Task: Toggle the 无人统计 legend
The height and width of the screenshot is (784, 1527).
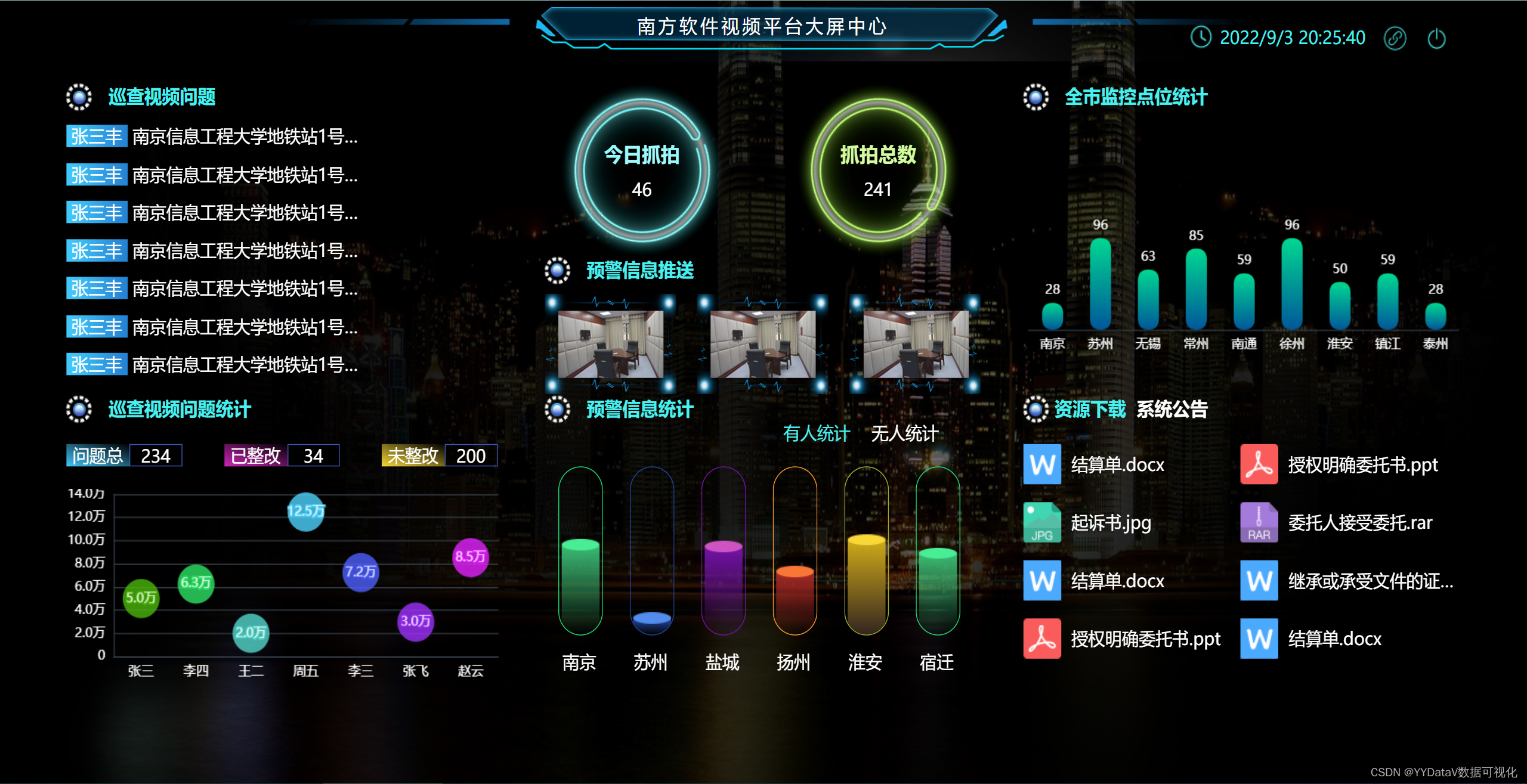Action: click(x=904, y=433)
